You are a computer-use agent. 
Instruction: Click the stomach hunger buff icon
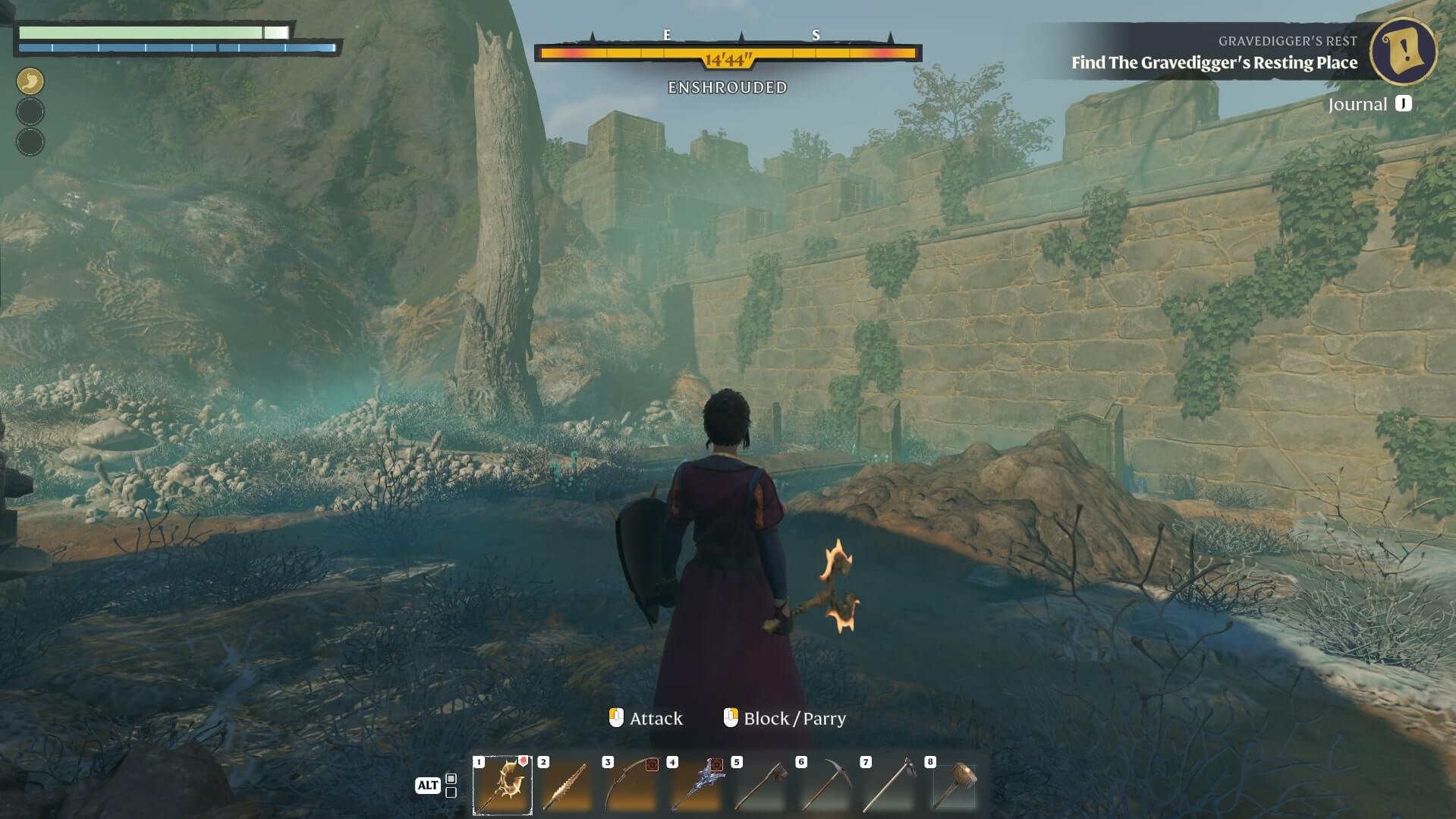(30, 80)
